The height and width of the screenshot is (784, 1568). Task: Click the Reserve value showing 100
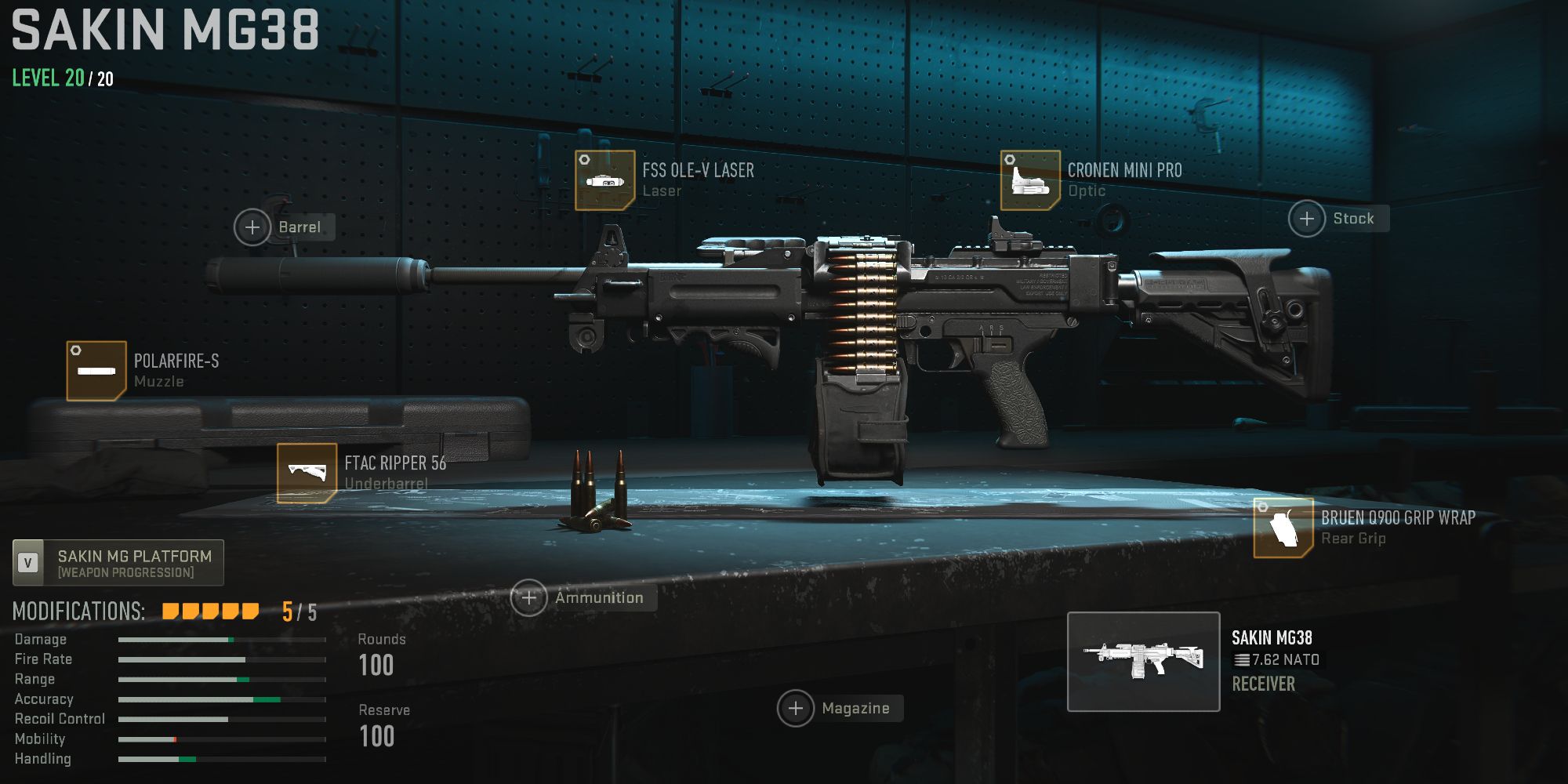click(377, 736)
